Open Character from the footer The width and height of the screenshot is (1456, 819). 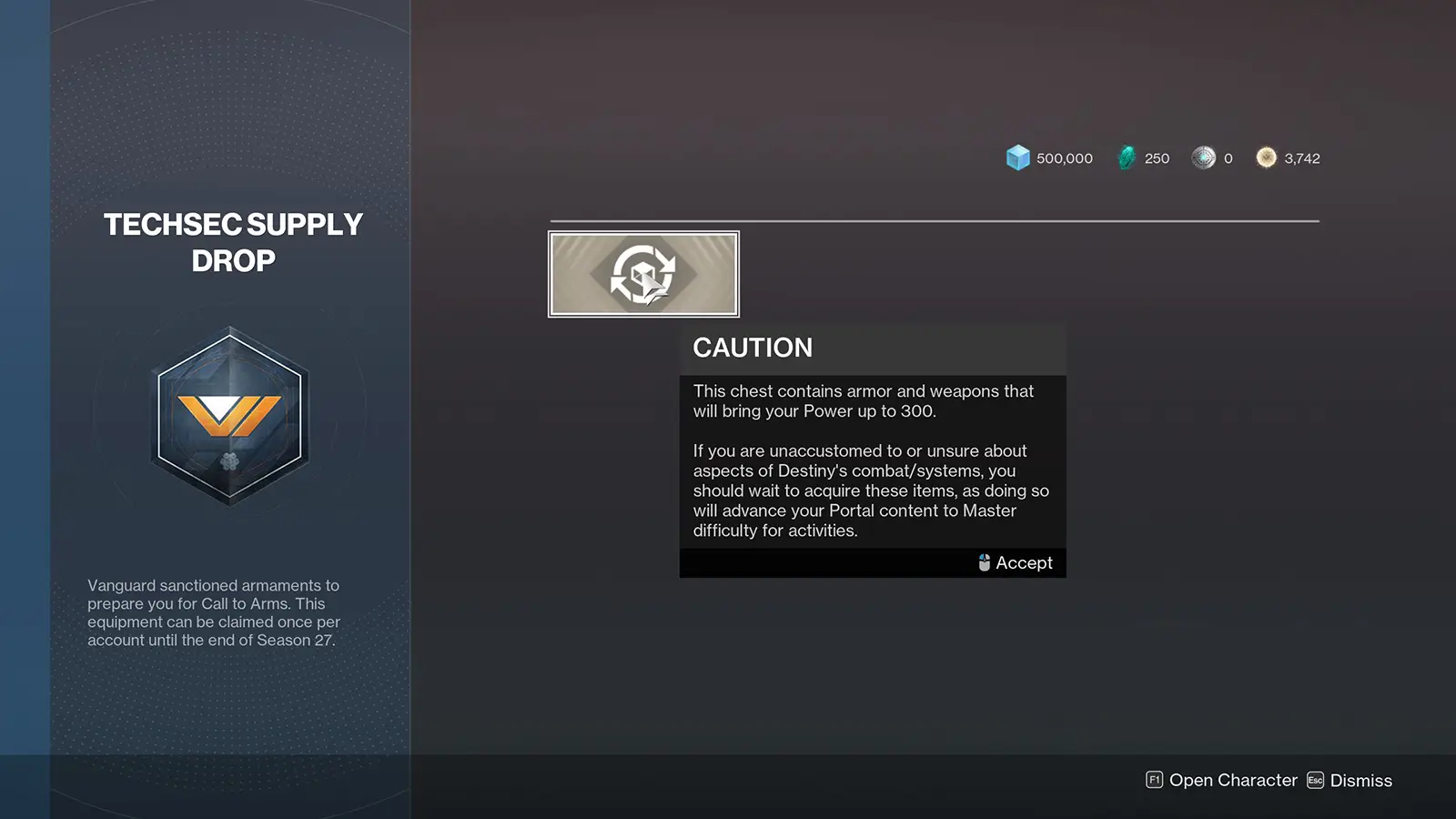coord(1221,781)
